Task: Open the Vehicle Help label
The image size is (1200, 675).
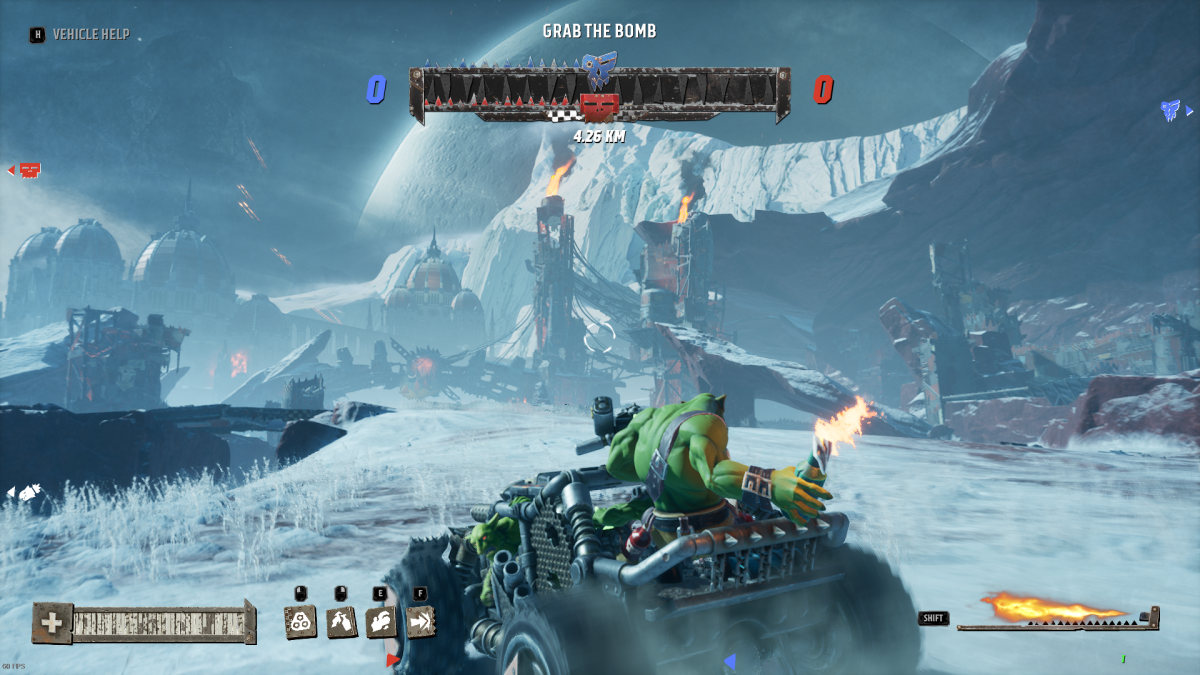Action: click(x=90, y=34)
